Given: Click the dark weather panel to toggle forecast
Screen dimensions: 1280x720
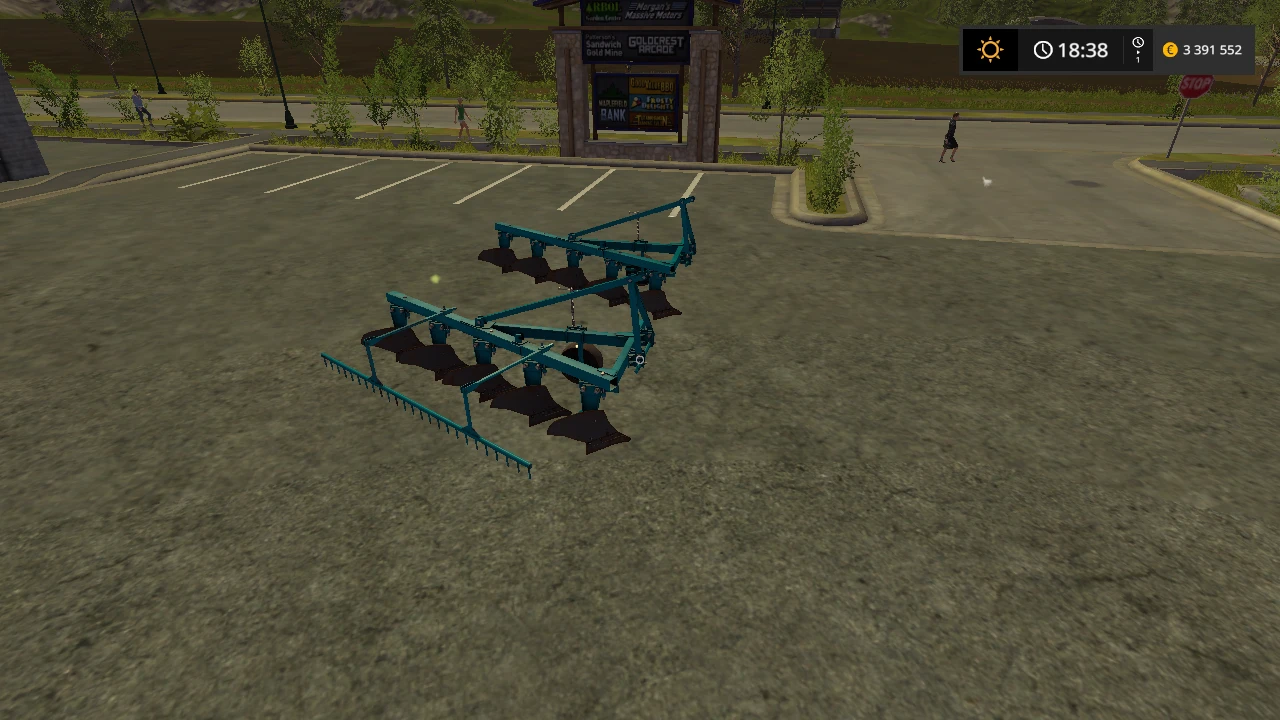Looking at the screenshot, I should [x=990, y=49].
